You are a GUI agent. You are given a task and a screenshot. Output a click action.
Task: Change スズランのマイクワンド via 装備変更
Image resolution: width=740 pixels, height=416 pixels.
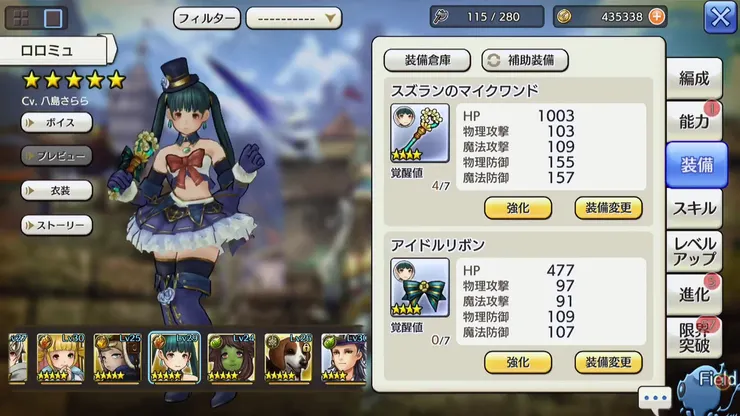608,208
